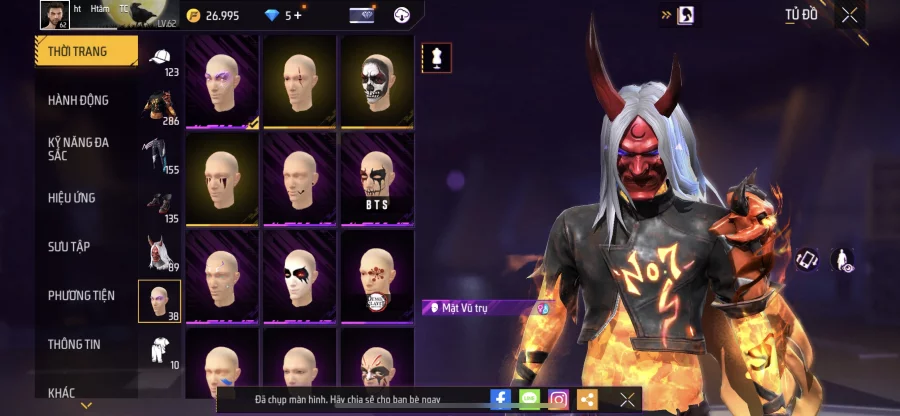Toggle the mannequin preview icon
The width and height of the screenshot is (900, 416).
pos(436,58)
